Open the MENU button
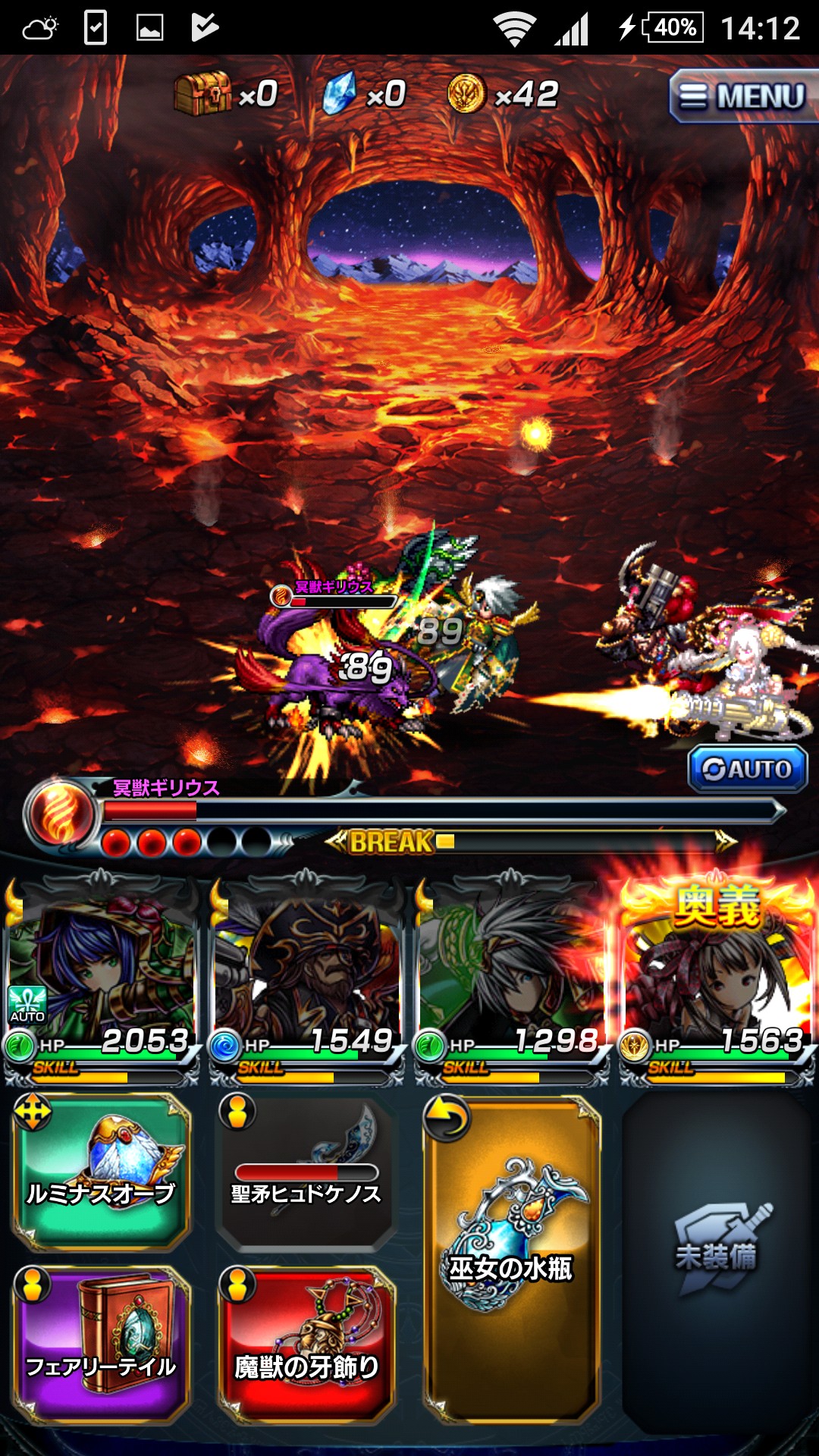 coord(742,96)
